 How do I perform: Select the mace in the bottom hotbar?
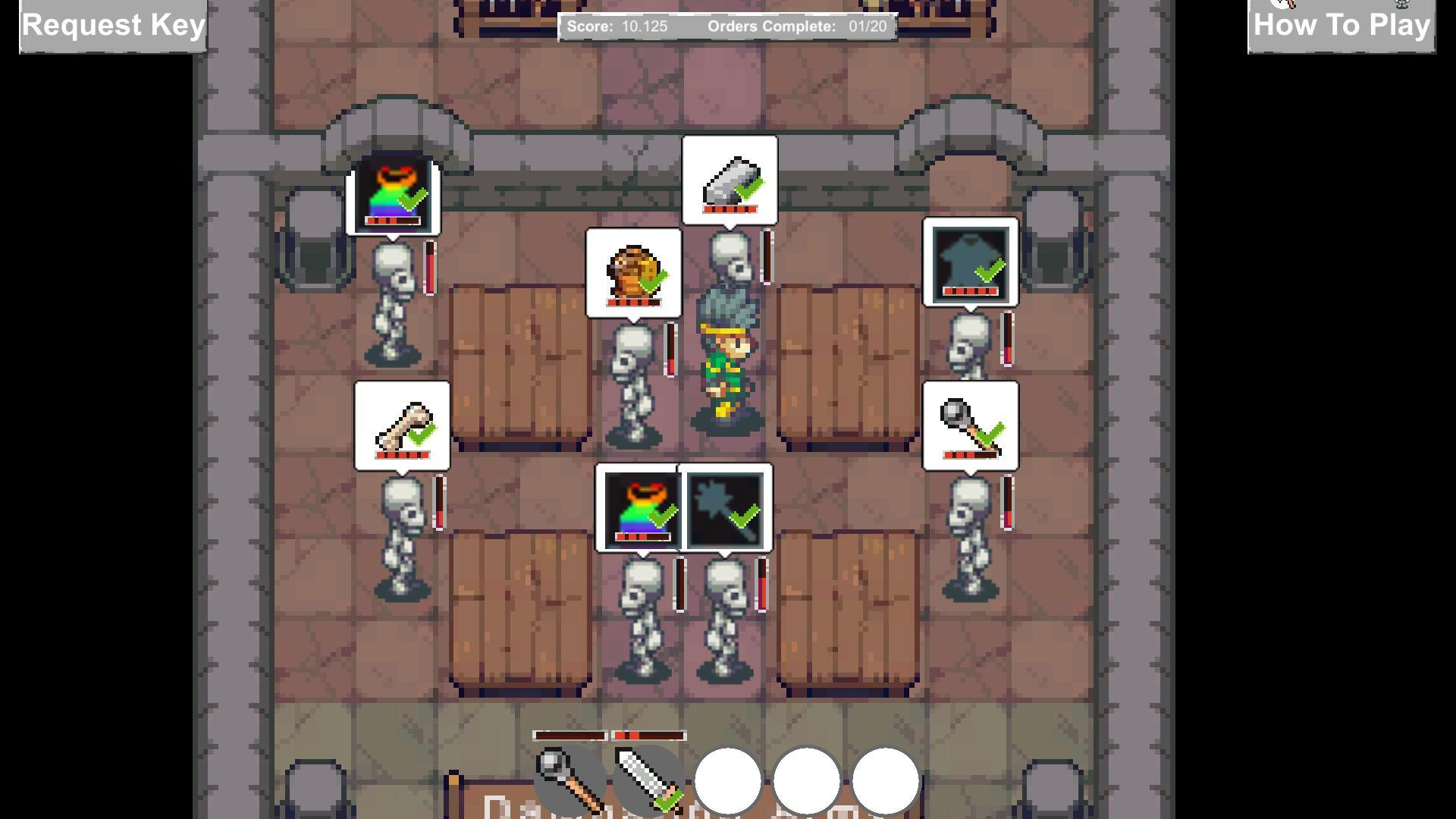coord(569,783)
